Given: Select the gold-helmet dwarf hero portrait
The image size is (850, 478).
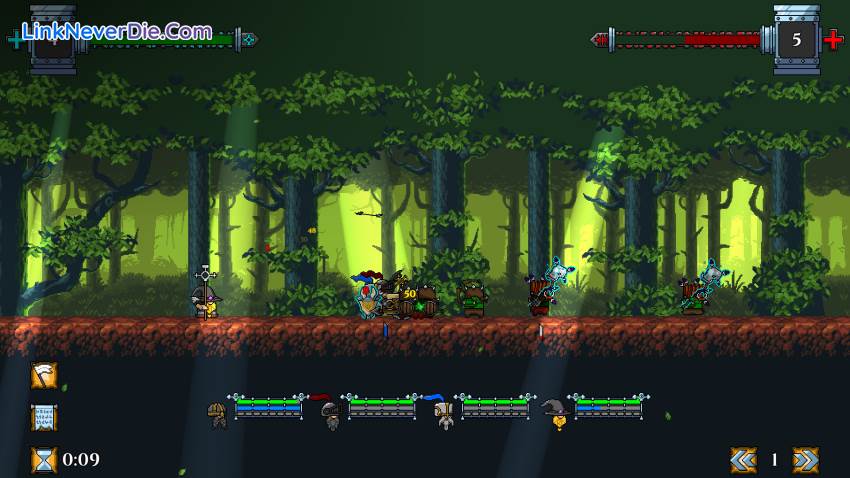Looking at the screenshot, I should click(x=217, y=414).
